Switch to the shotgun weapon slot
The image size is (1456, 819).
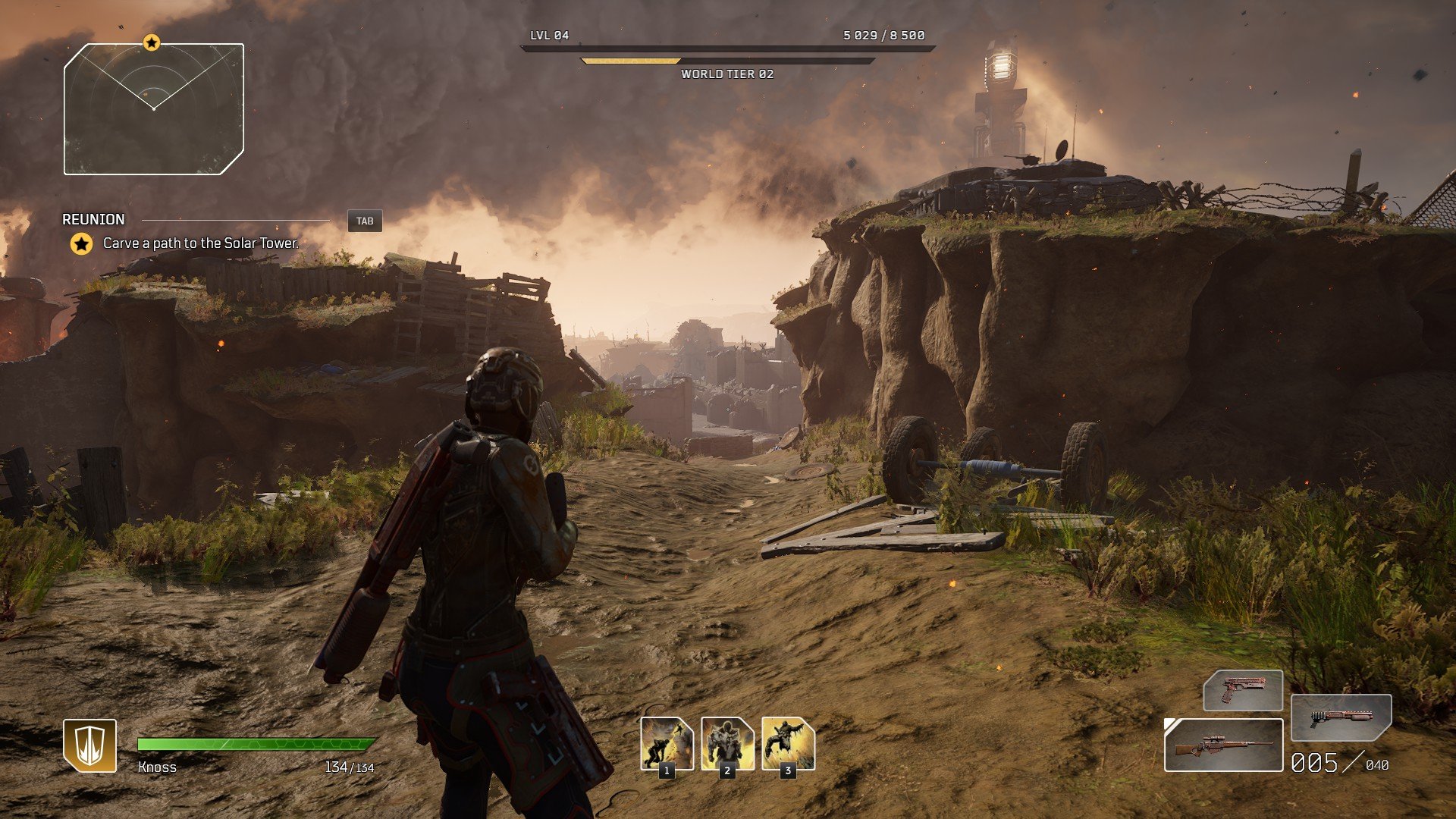point(1341,717)
